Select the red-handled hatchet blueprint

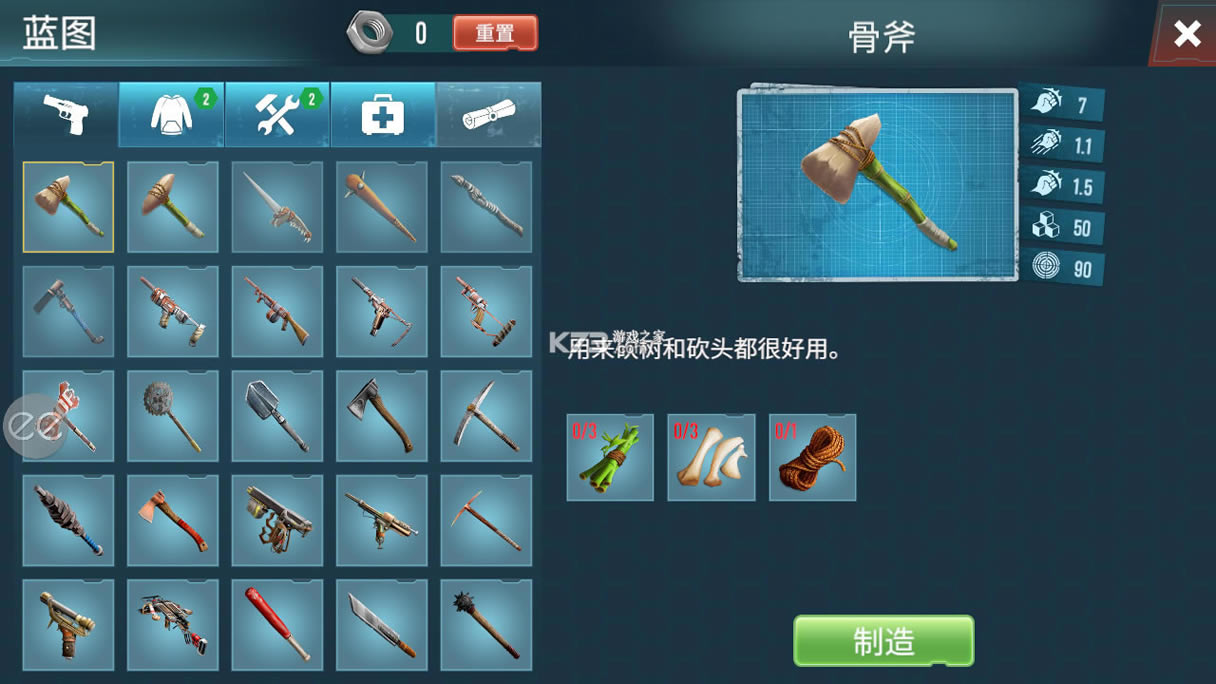173,520
